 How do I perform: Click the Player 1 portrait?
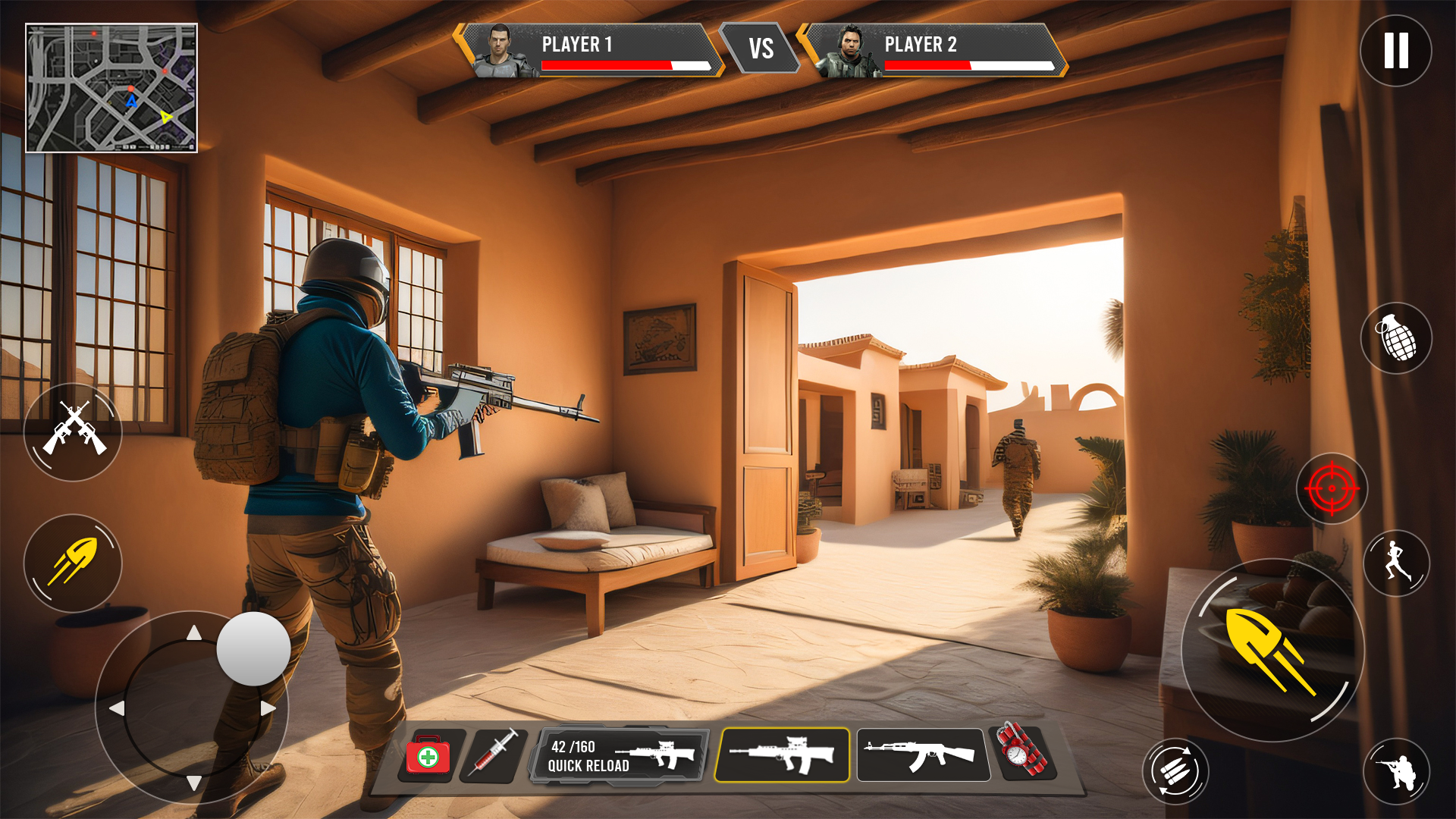pyautogui.click(x=499, y=52)
